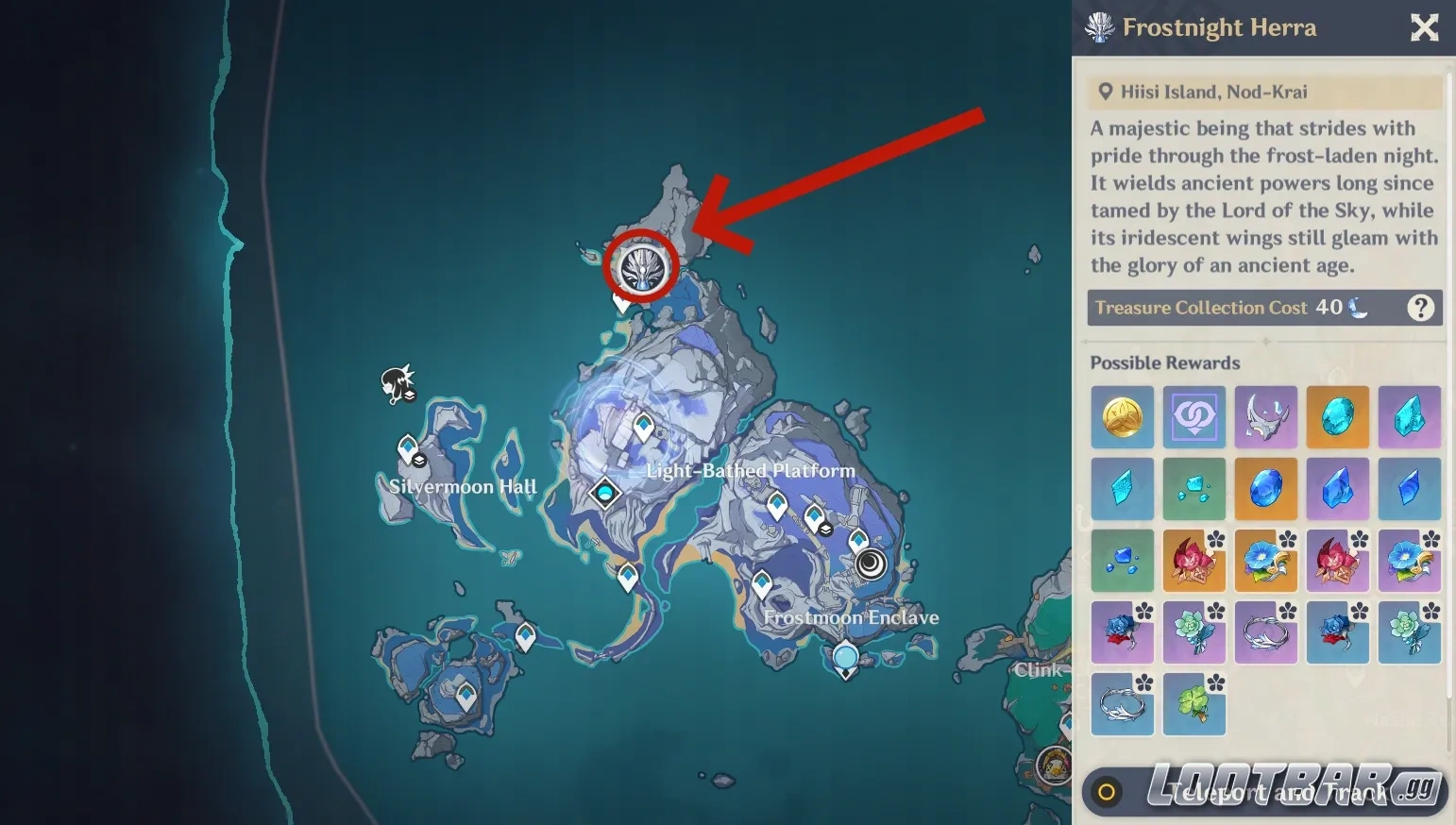This screenshot has width=1456, height=825.
Task: View the silver crown artifact reward
Action: click(x=1266, y=416)
